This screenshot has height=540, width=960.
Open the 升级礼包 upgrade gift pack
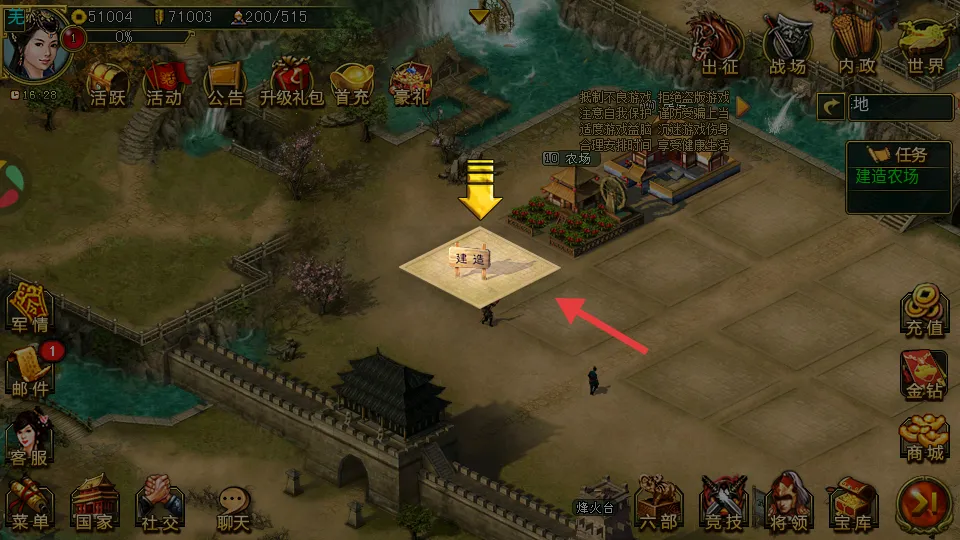click(x=291, y=84)
